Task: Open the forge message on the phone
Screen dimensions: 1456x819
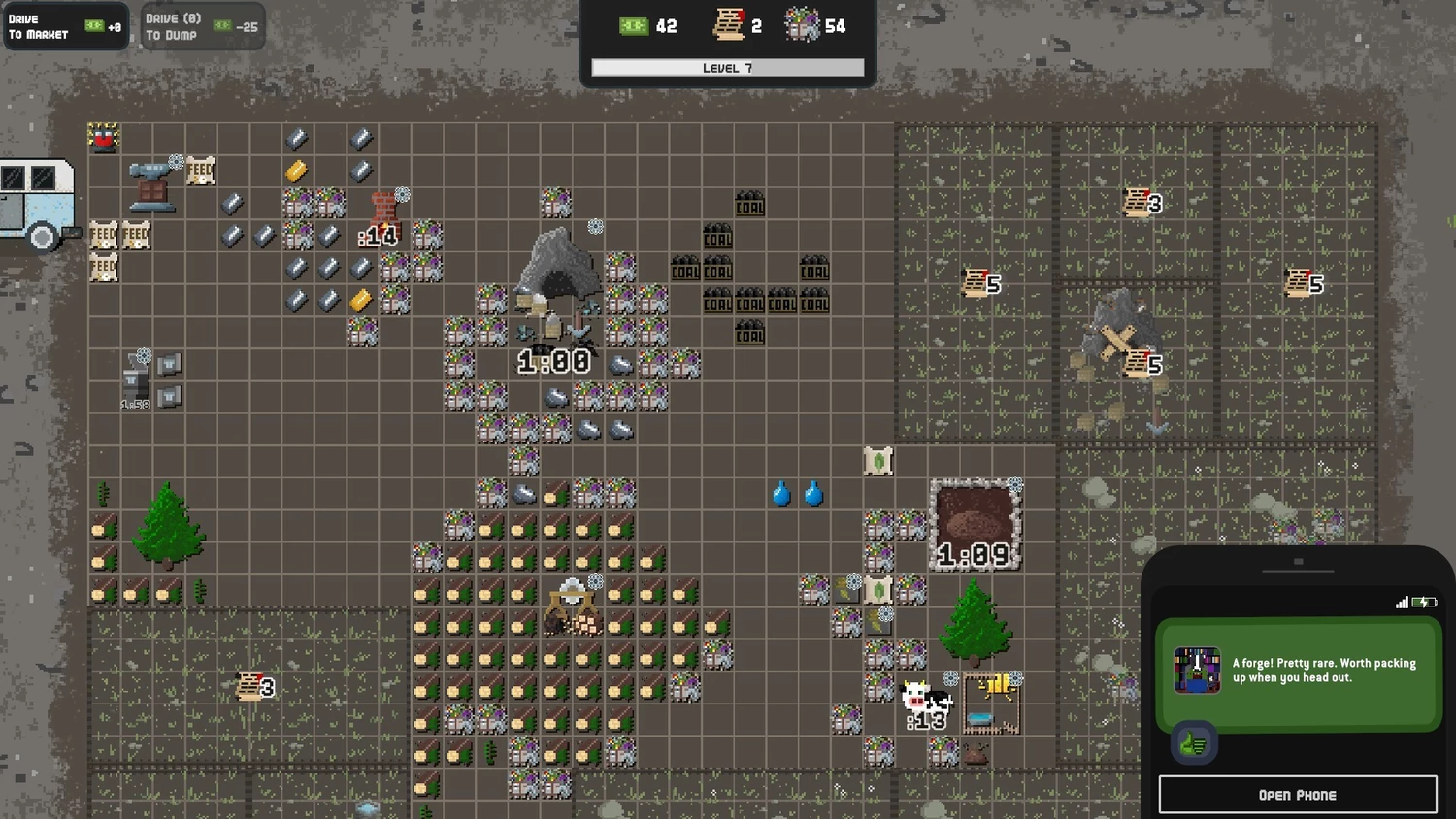Action: pyautogui.click(x=1298, y=672)
